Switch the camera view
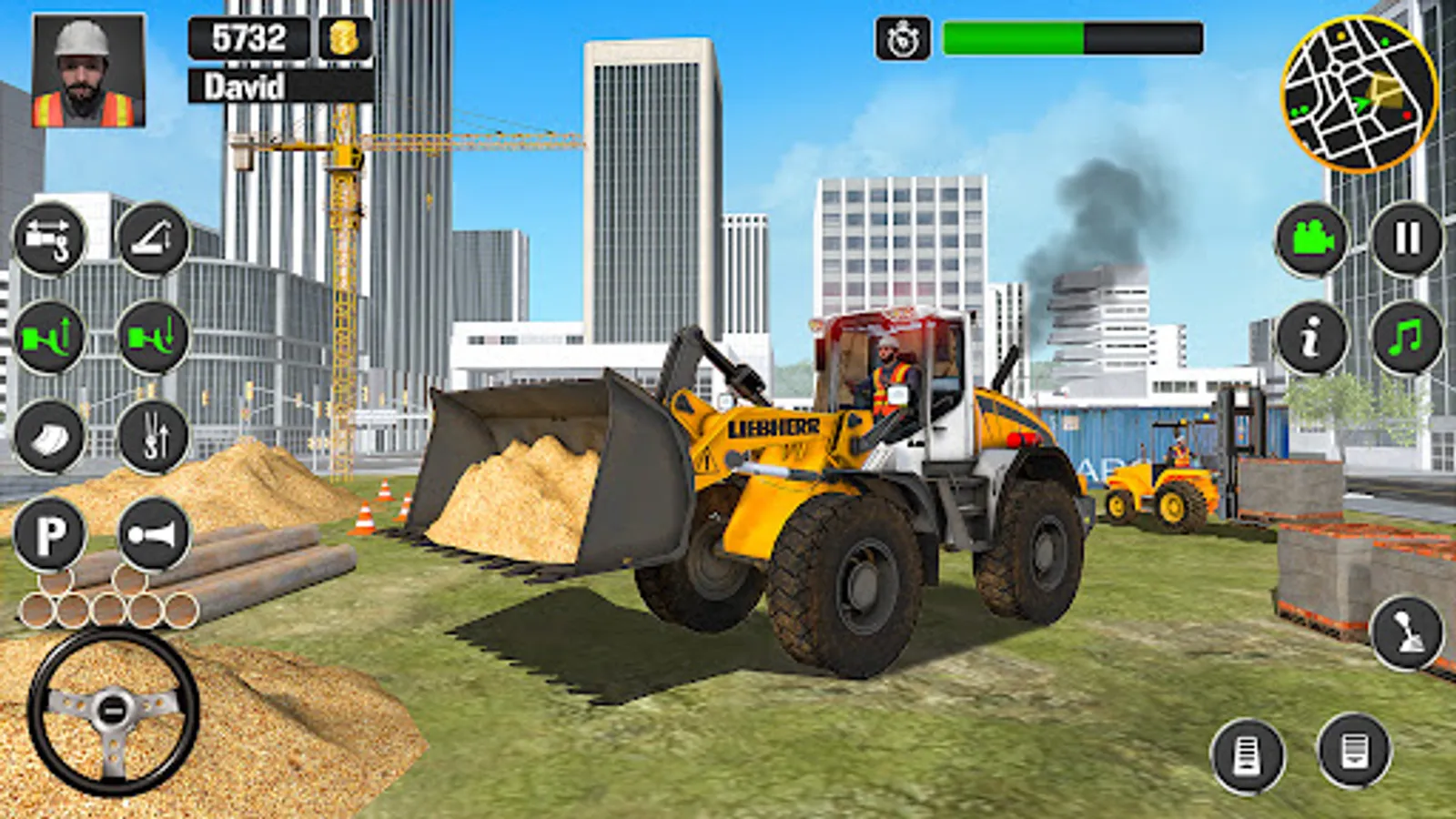This screenshot has width=1456, height=819. point(1310,241)
